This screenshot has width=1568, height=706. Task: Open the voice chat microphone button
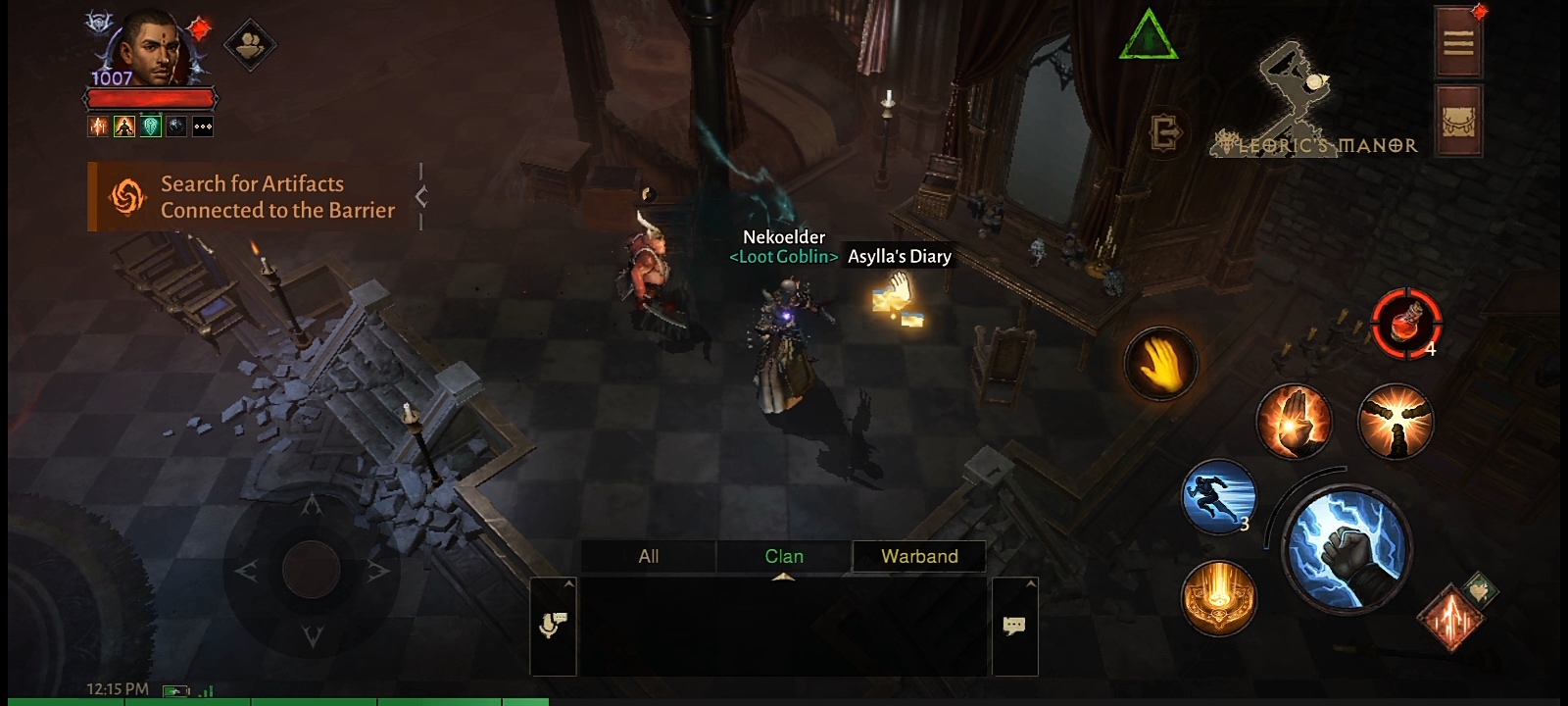[x=553, y=626]
